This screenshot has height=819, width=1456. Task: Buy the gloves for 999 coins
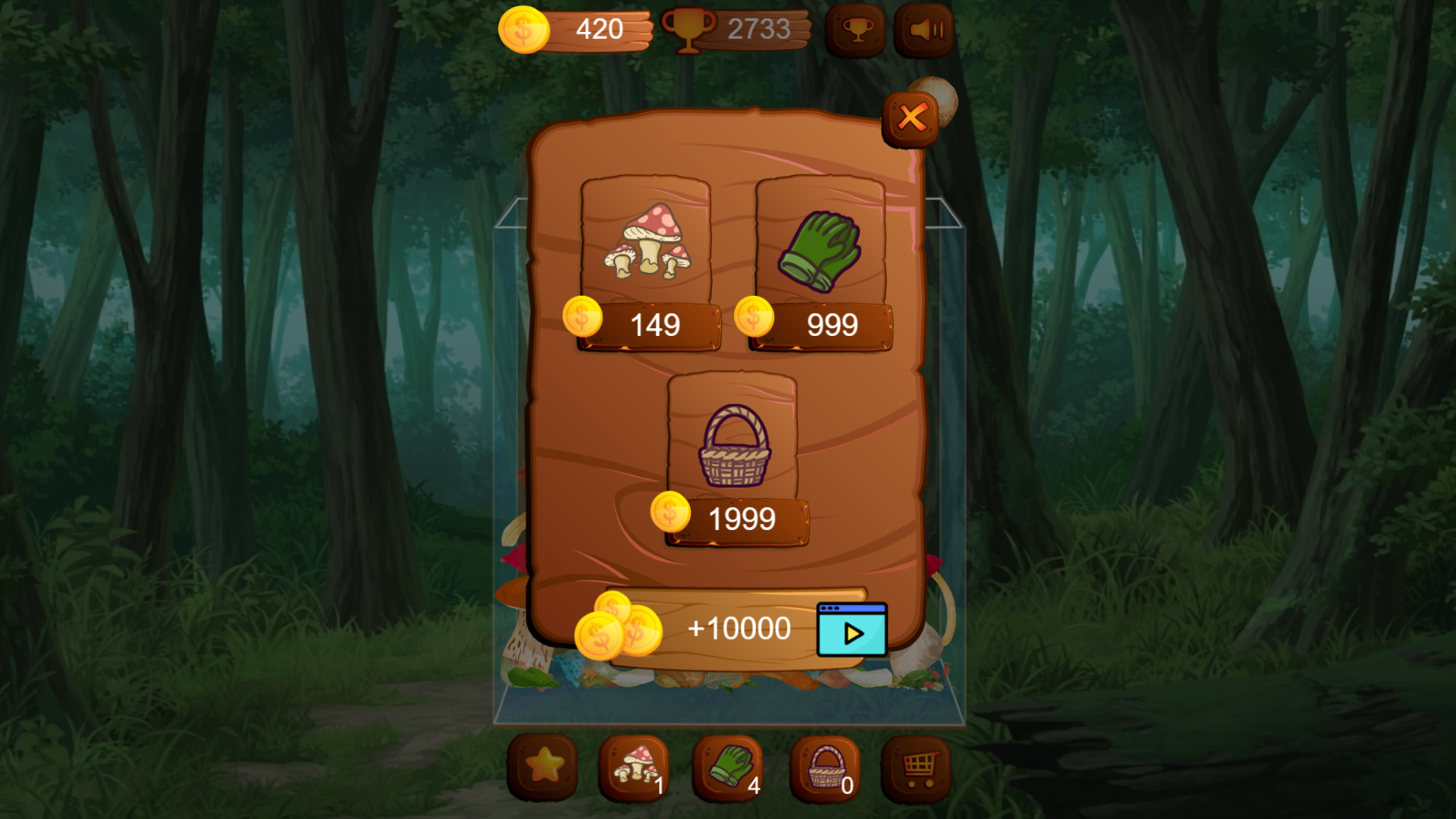coord(819,325)
